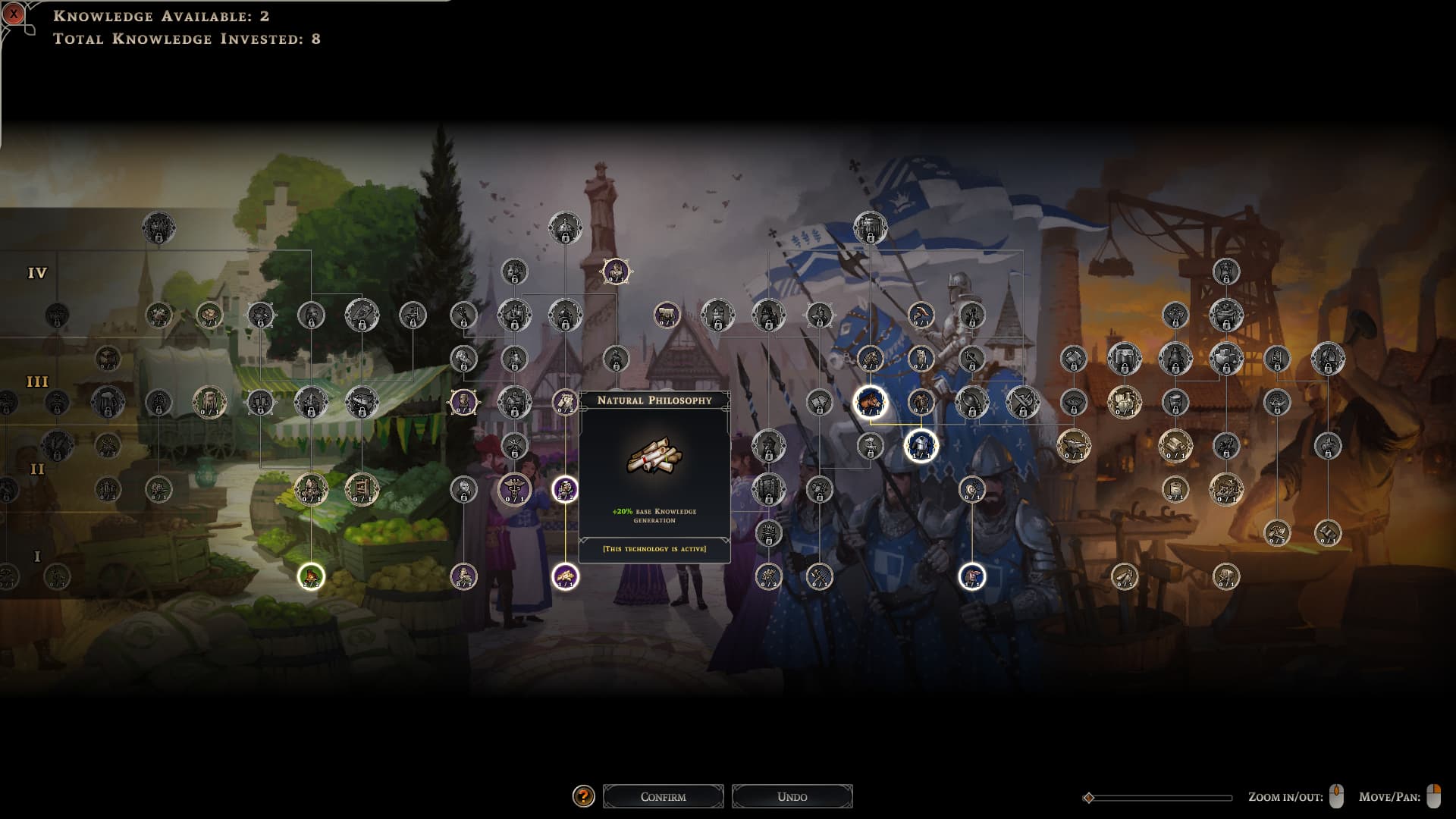Screen dimensions: 1456x819
Task: Select the Natural Philosophy scrolls node
Action: point(565,576)
